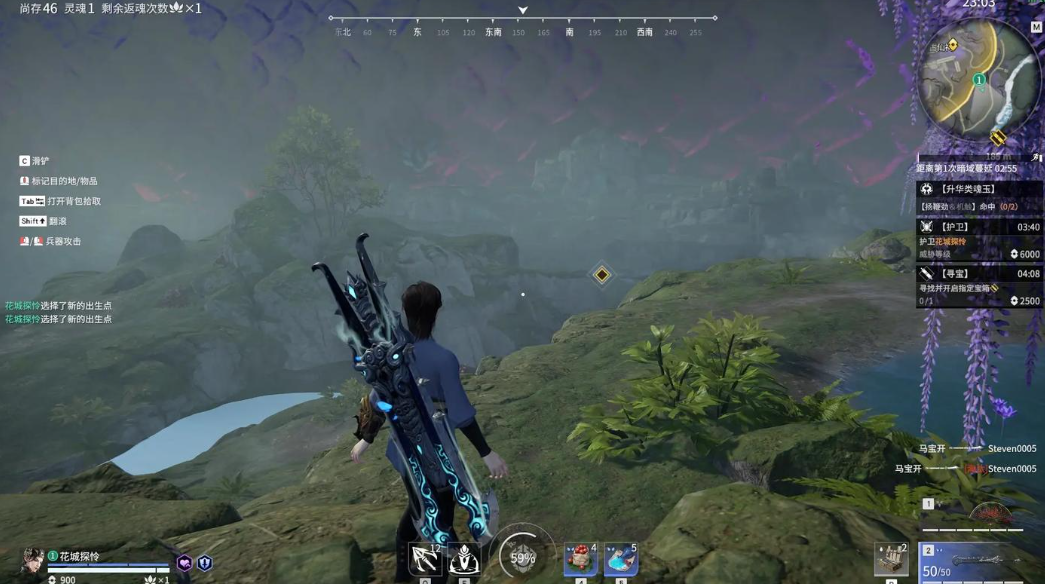Screen dimensions: 1045x584
Task: Click the blue shield buff icon
Action: (x=205, y=564)
